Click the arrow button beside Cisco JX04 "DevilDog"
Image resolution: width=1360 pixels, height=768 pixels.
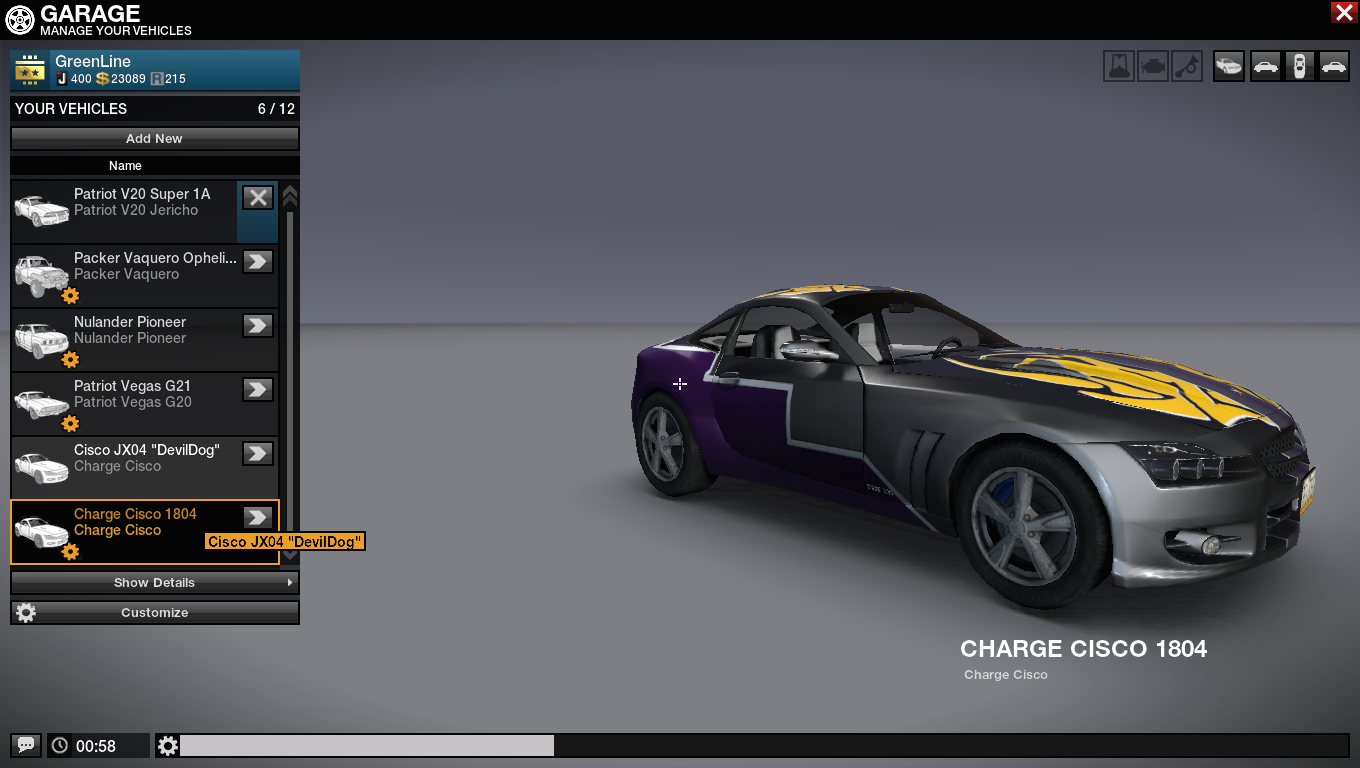pos(258,453)
